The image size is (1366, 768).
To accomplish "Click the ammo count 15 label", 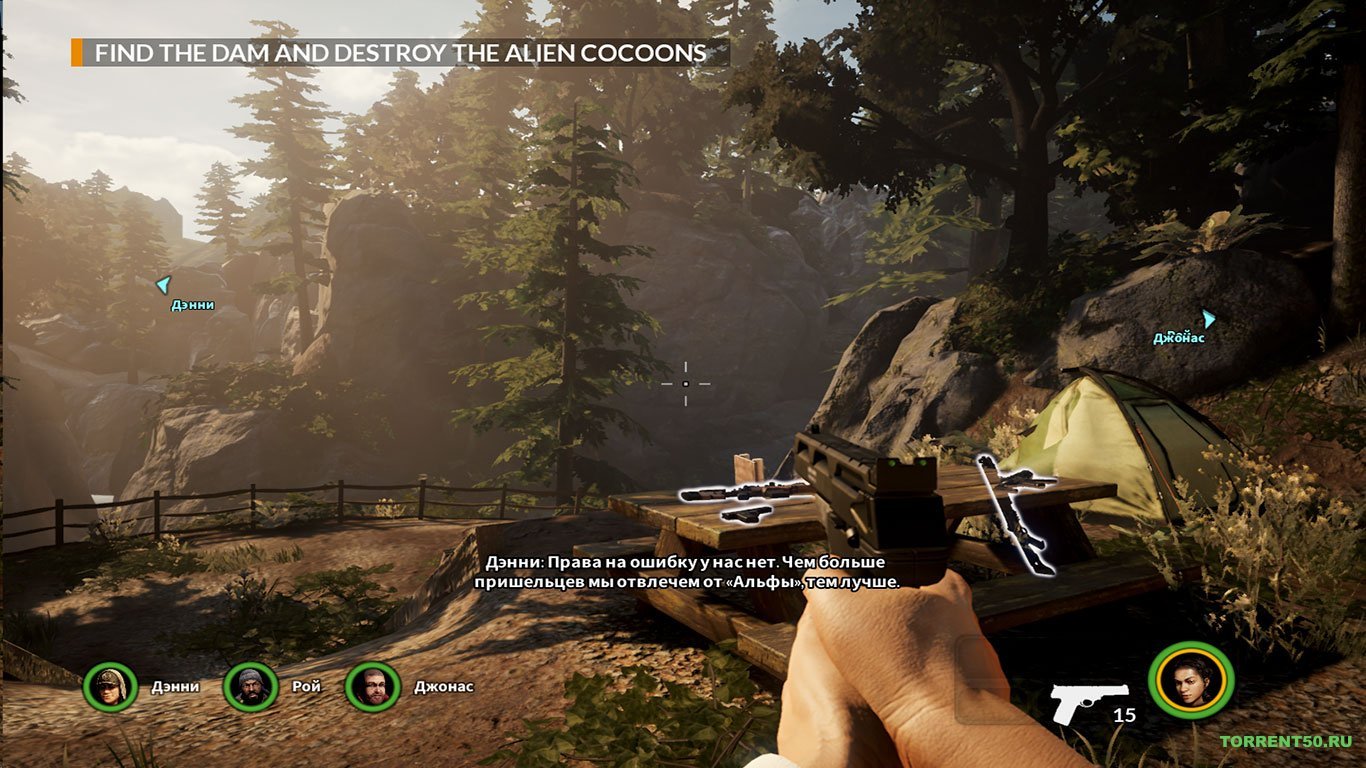I will tap(1125, 716).
